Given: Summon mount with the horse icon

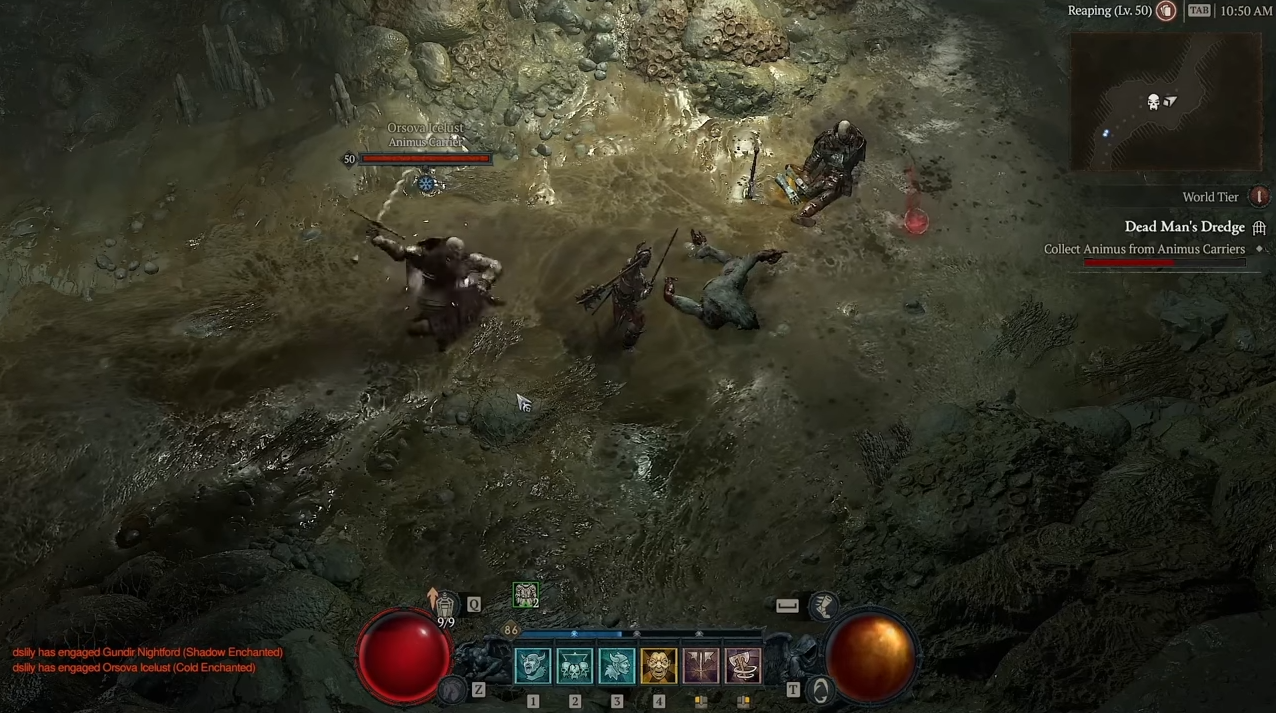Looking at the screenshot, I should [x=453, y=689].
